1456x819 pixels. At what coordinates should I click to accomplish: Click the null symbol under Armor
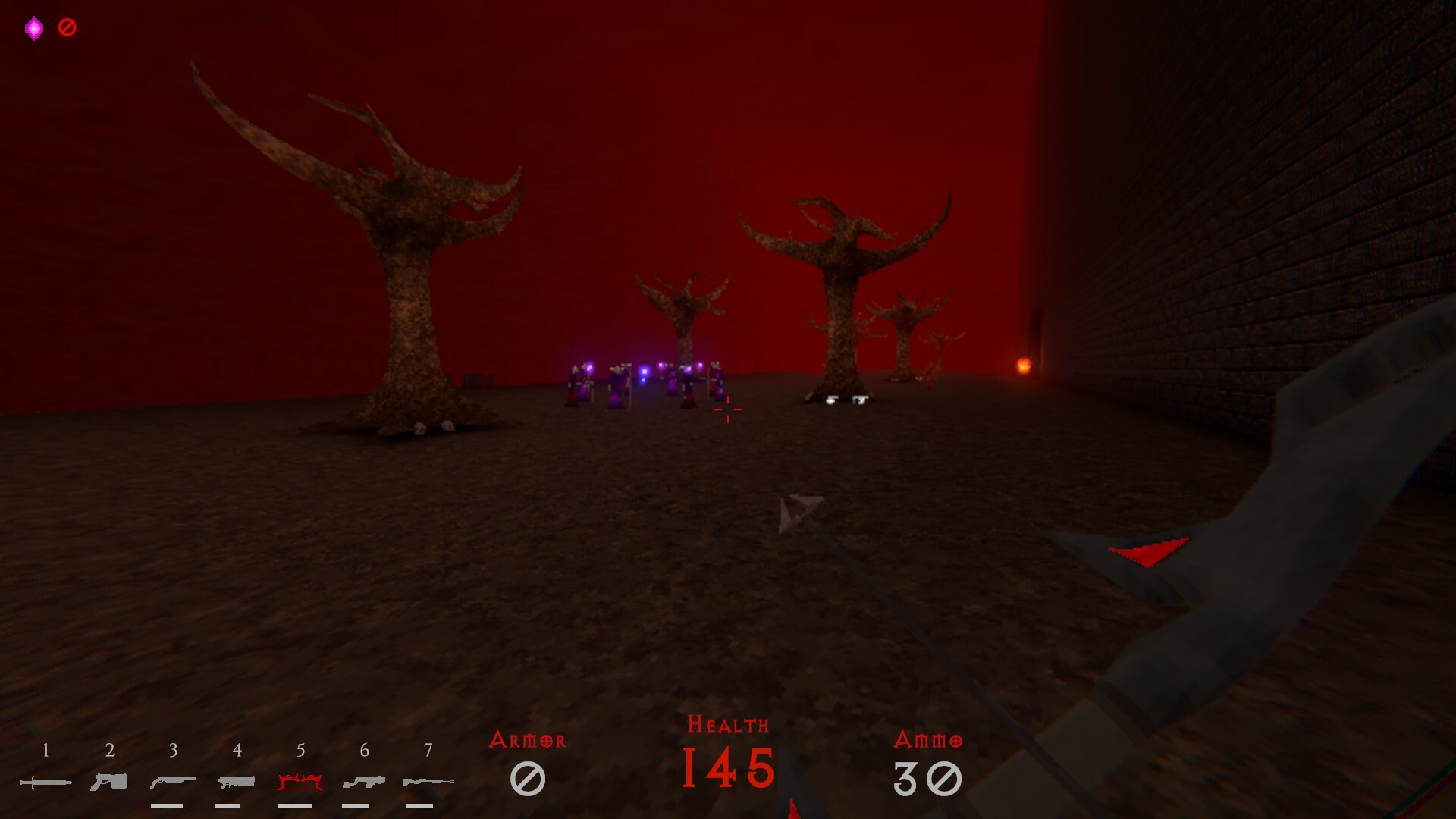pos(529,777)
